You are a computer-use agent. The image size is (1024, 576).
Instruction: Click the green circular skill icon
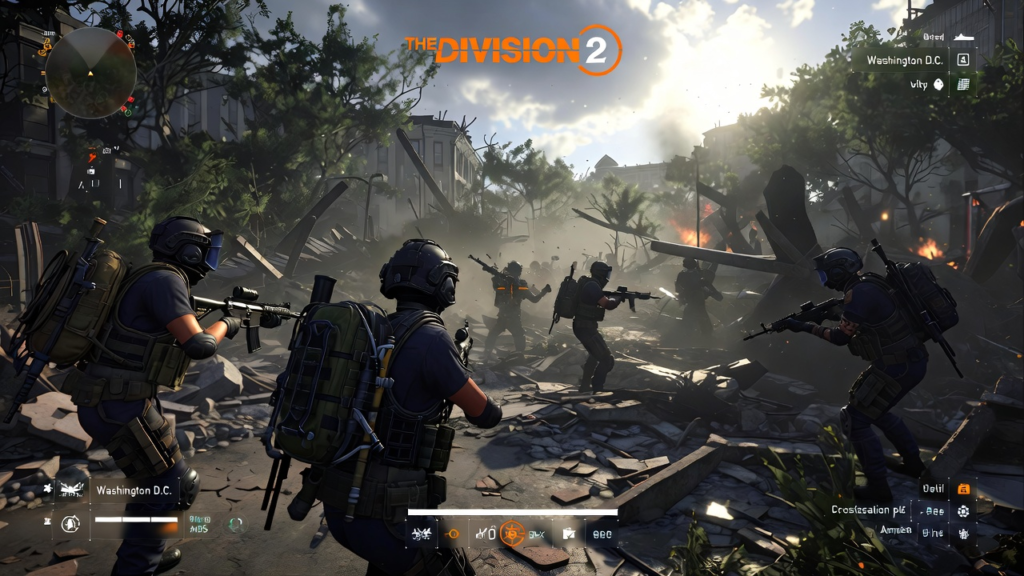[x=235, y=523]
